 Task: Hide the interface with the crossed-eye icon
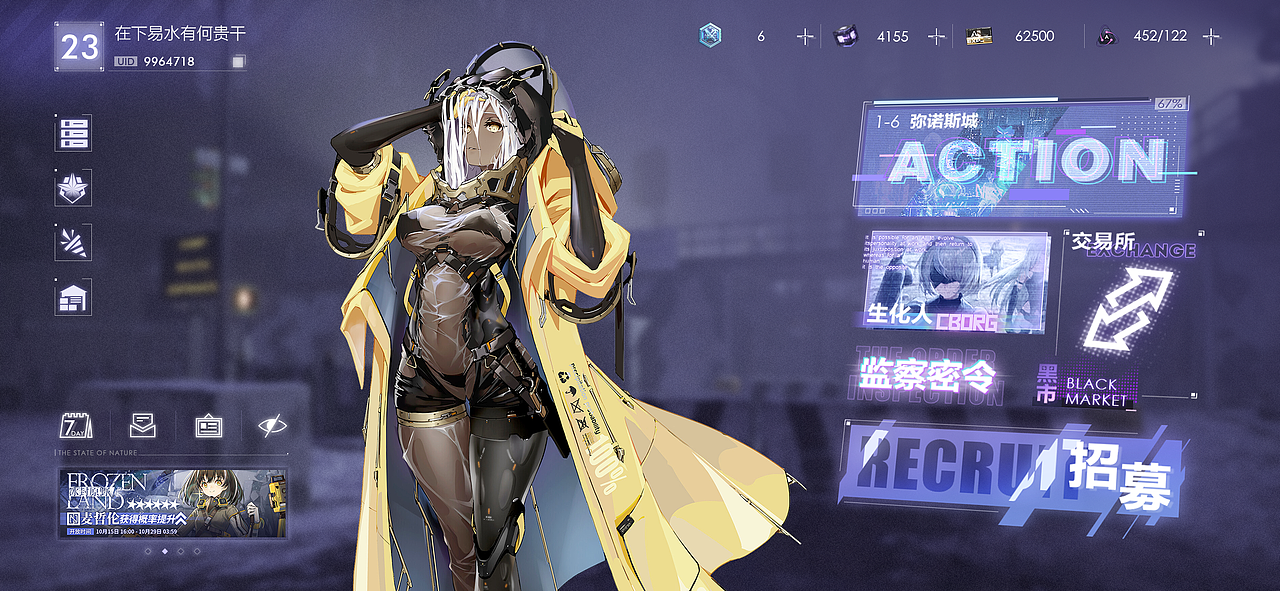[x=271, y=425]
